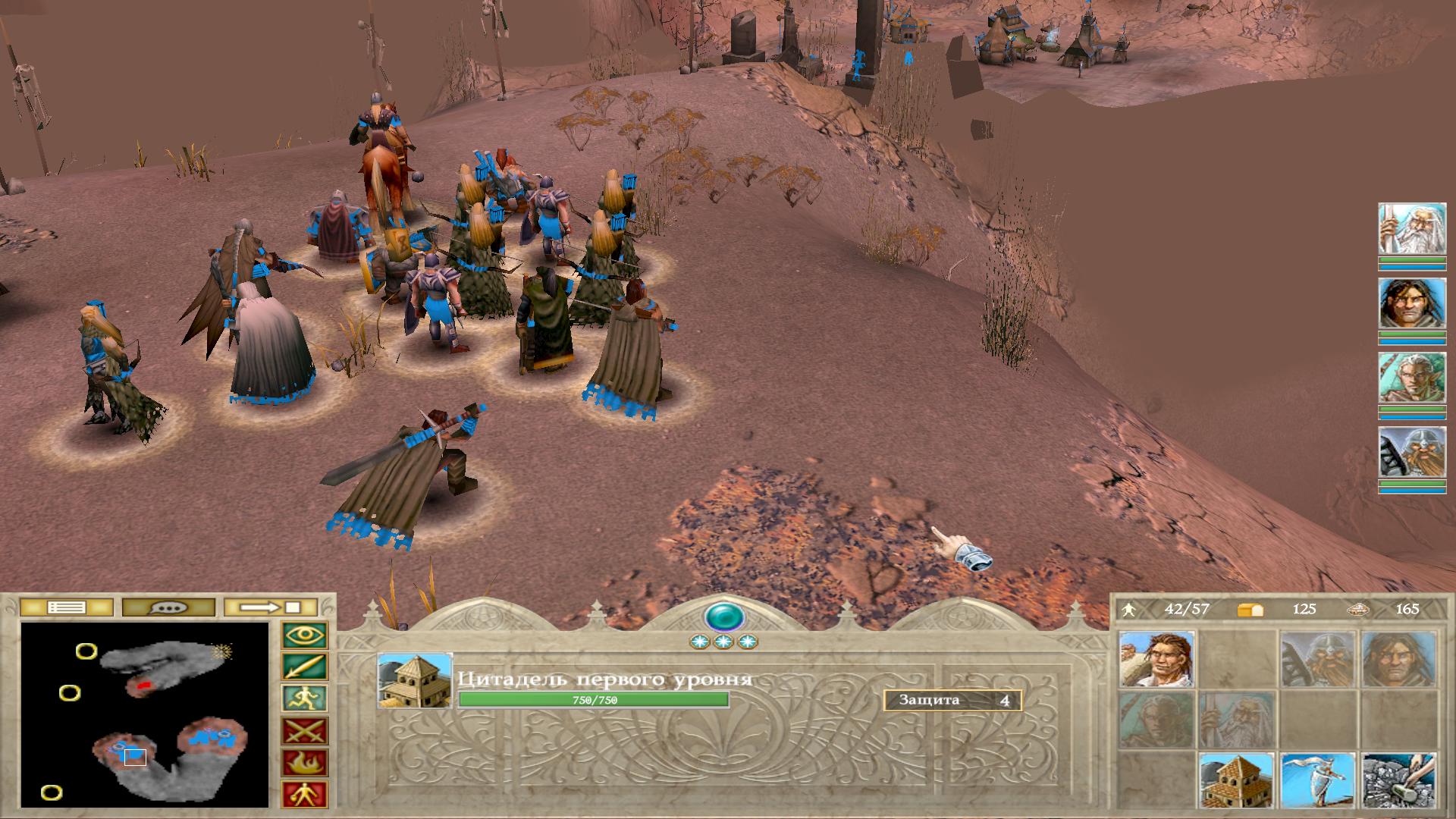Click the arrow-to-square button above minimap
Viewport: 1456px width, 819px height.
coord(271,607)
